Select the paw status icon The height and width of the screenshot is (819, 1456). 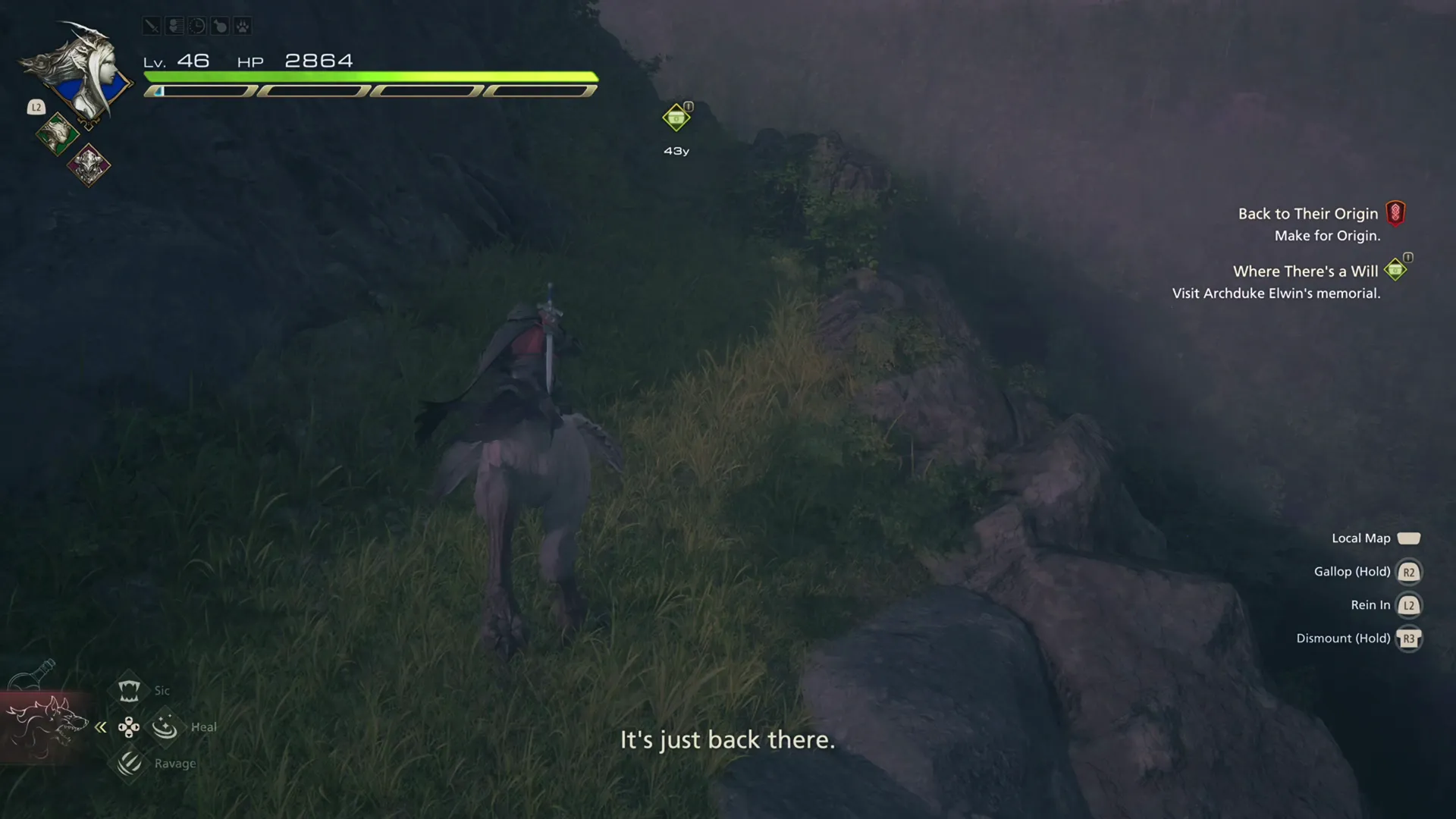[x=242, y=25]
